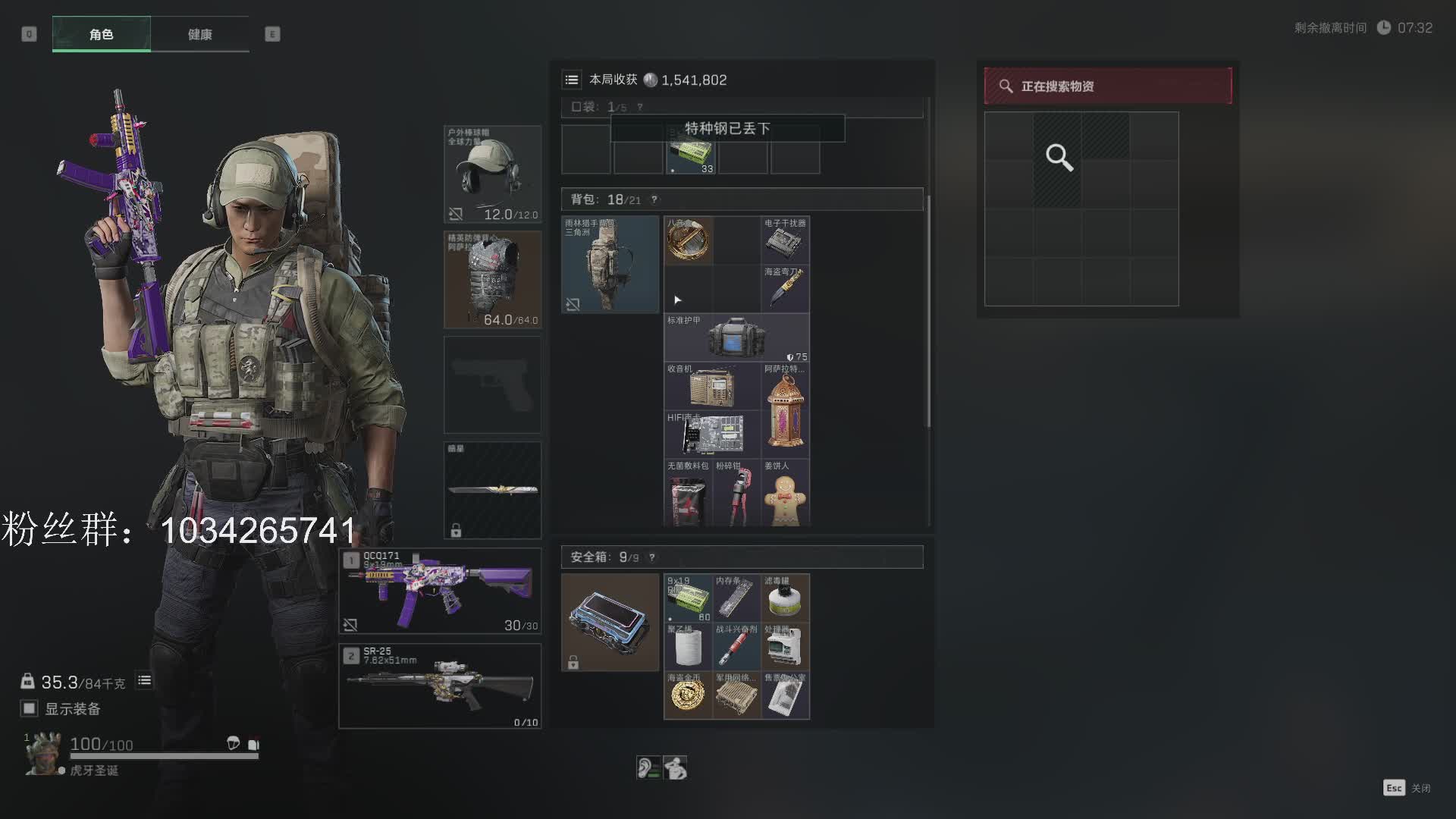Select the 标准护甲 repair kit
The image size is (1456, 819).
(x=736, y=337)
